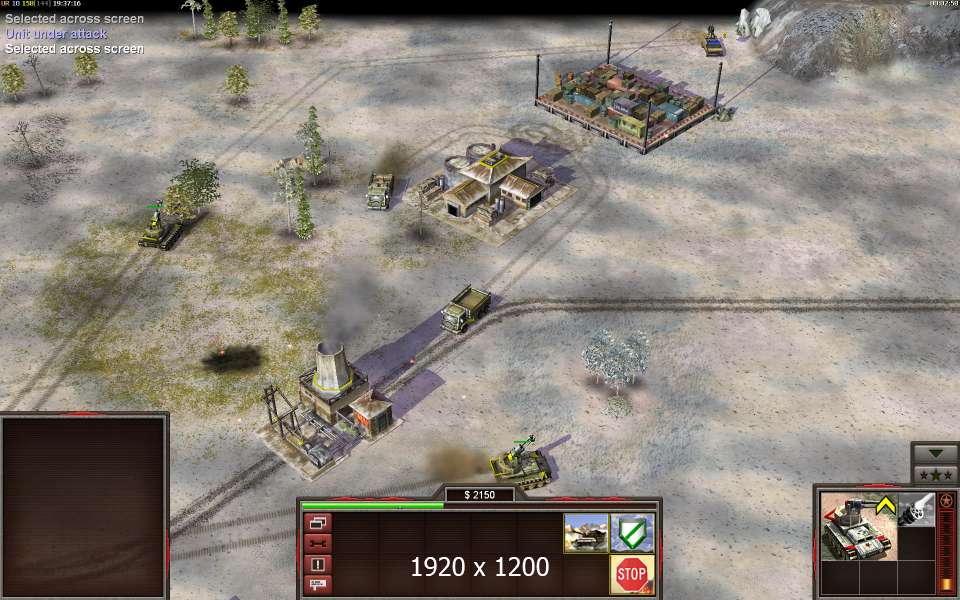Click the exclamation mark button
The width and height of the screenshot is (960, 600).
pos(318,563)
